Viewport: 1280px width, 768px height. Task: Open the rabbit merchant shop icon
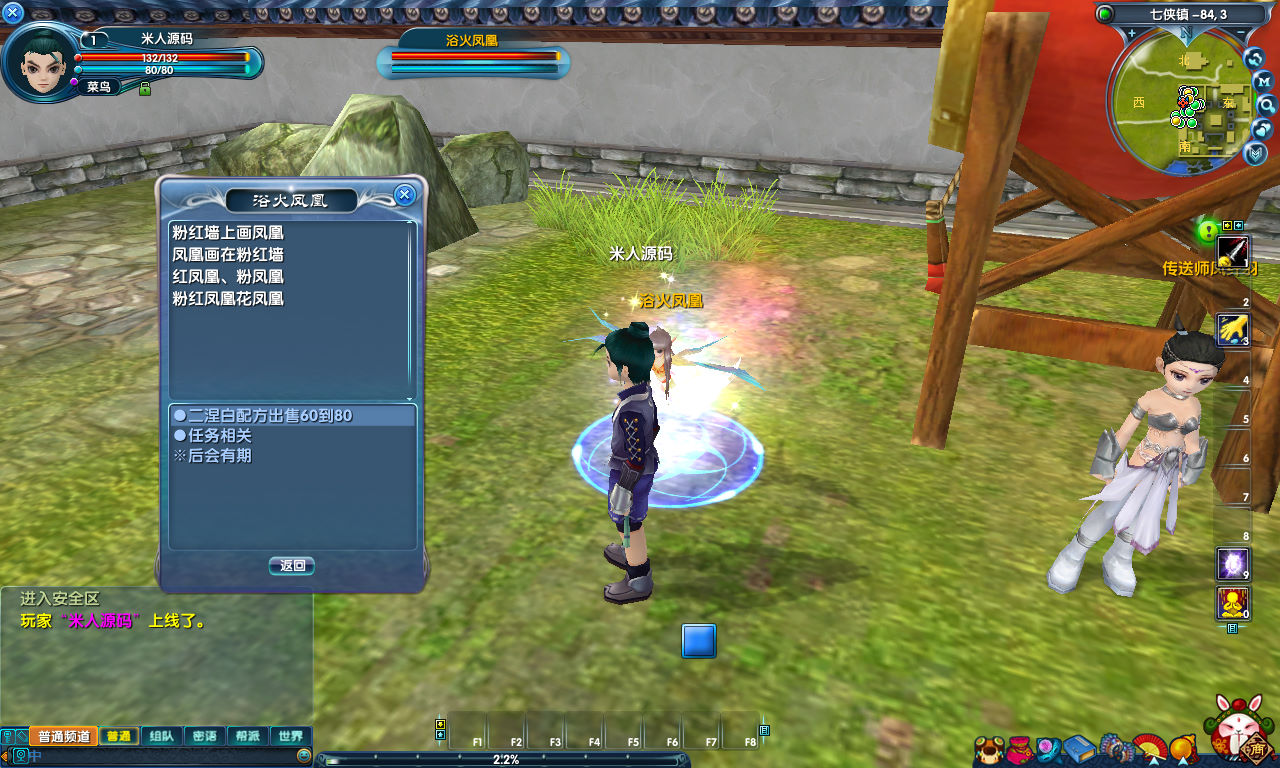coord(1241,733)
